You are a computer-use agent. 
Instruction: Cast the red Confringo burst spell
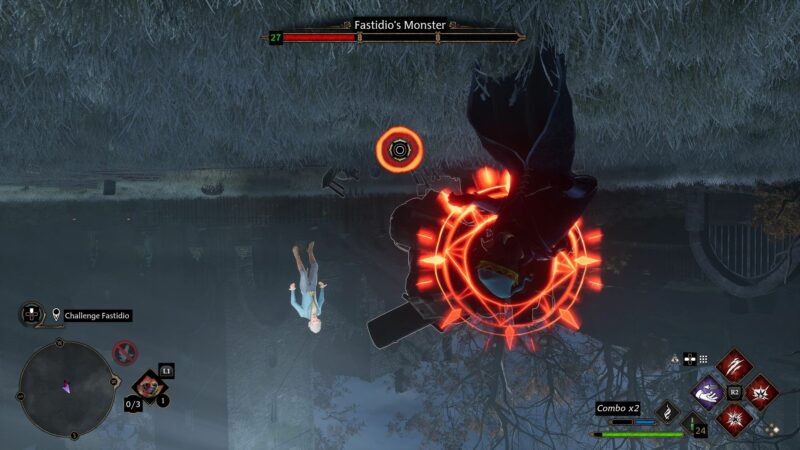pyautogui.click(x=761, y=391)
